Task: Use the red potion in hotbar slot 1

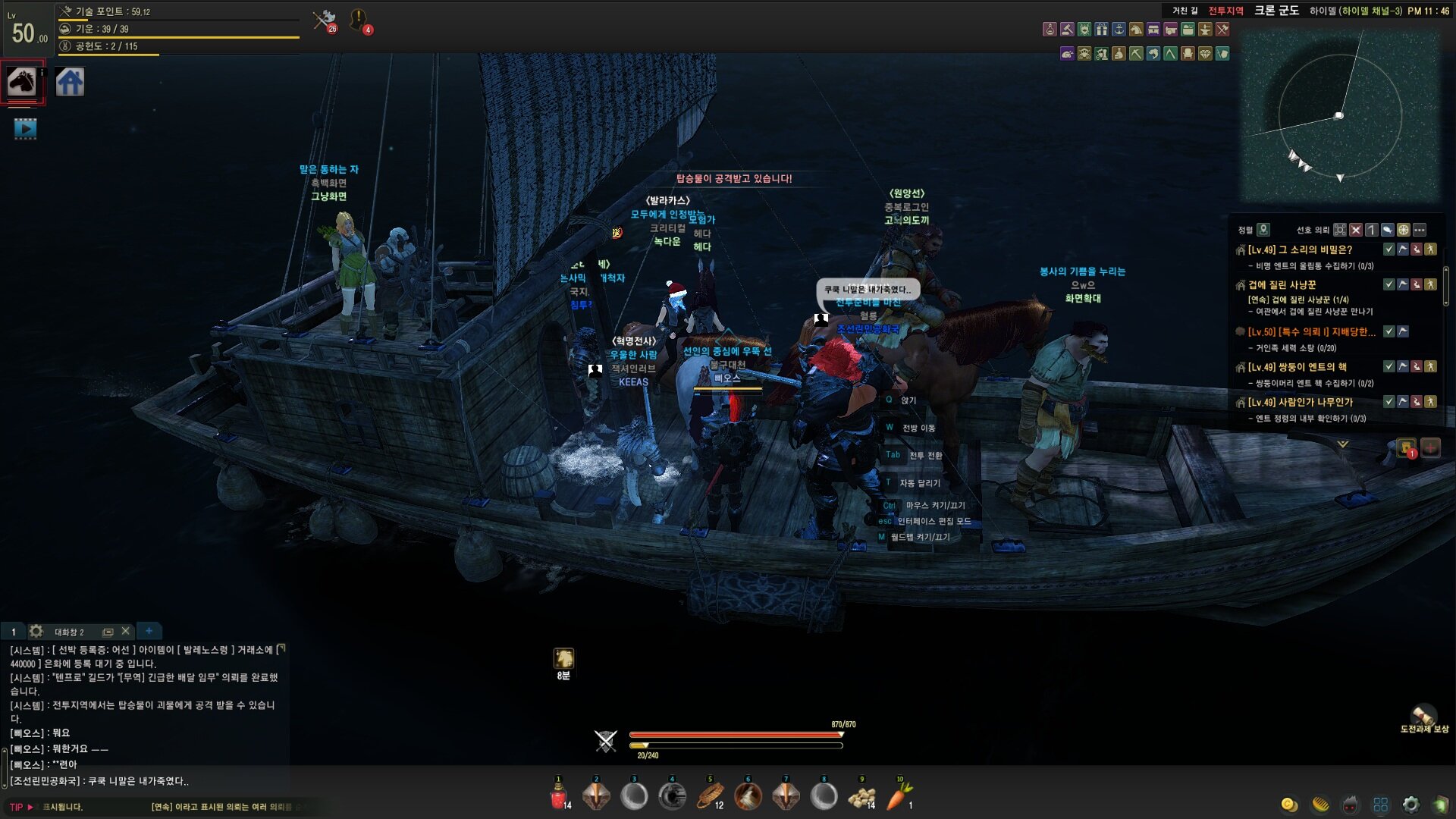Action: pos(559,796)
